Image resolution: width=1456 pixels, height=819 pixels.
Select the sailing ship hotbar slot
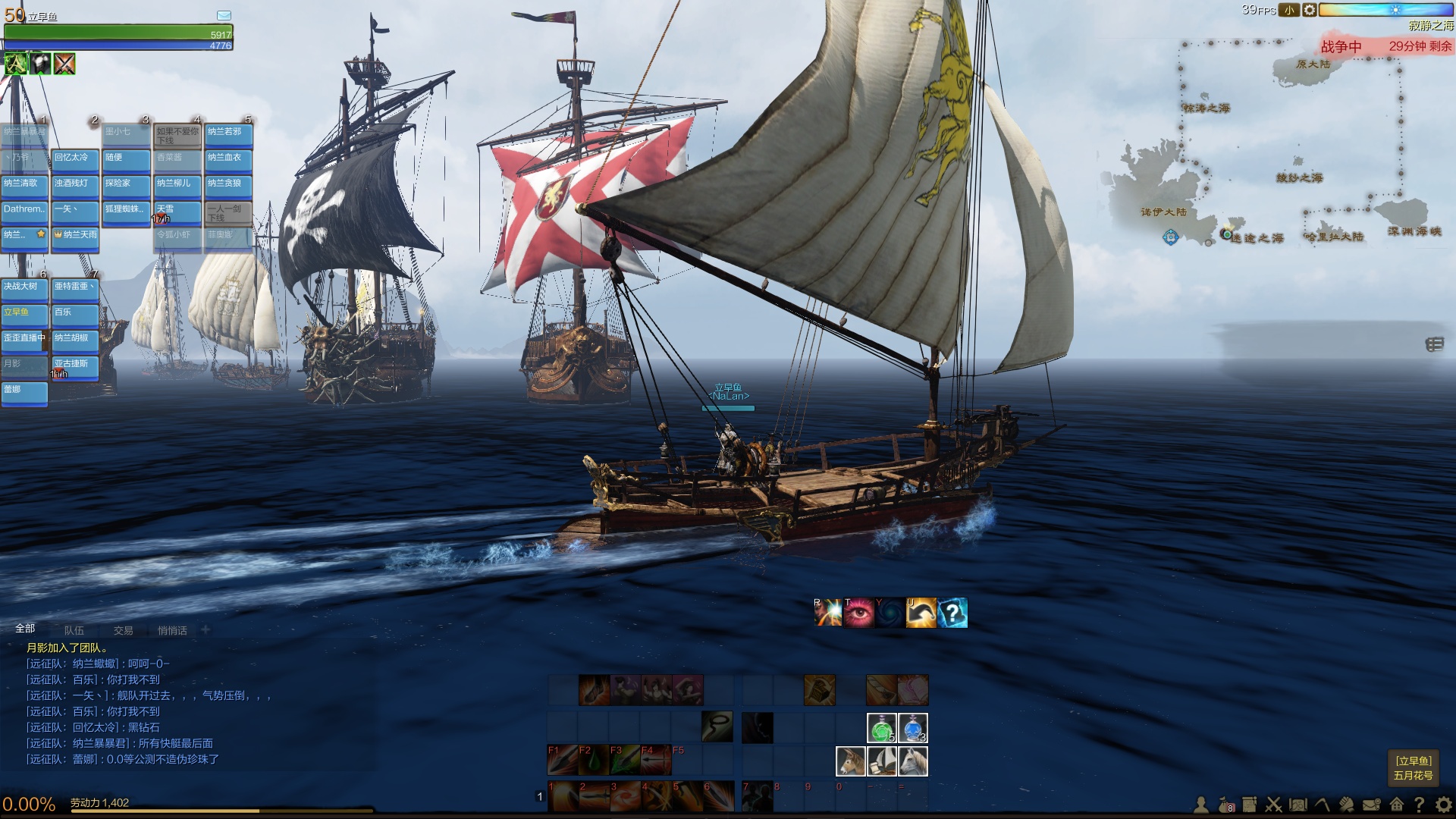(x=882, y=761)
